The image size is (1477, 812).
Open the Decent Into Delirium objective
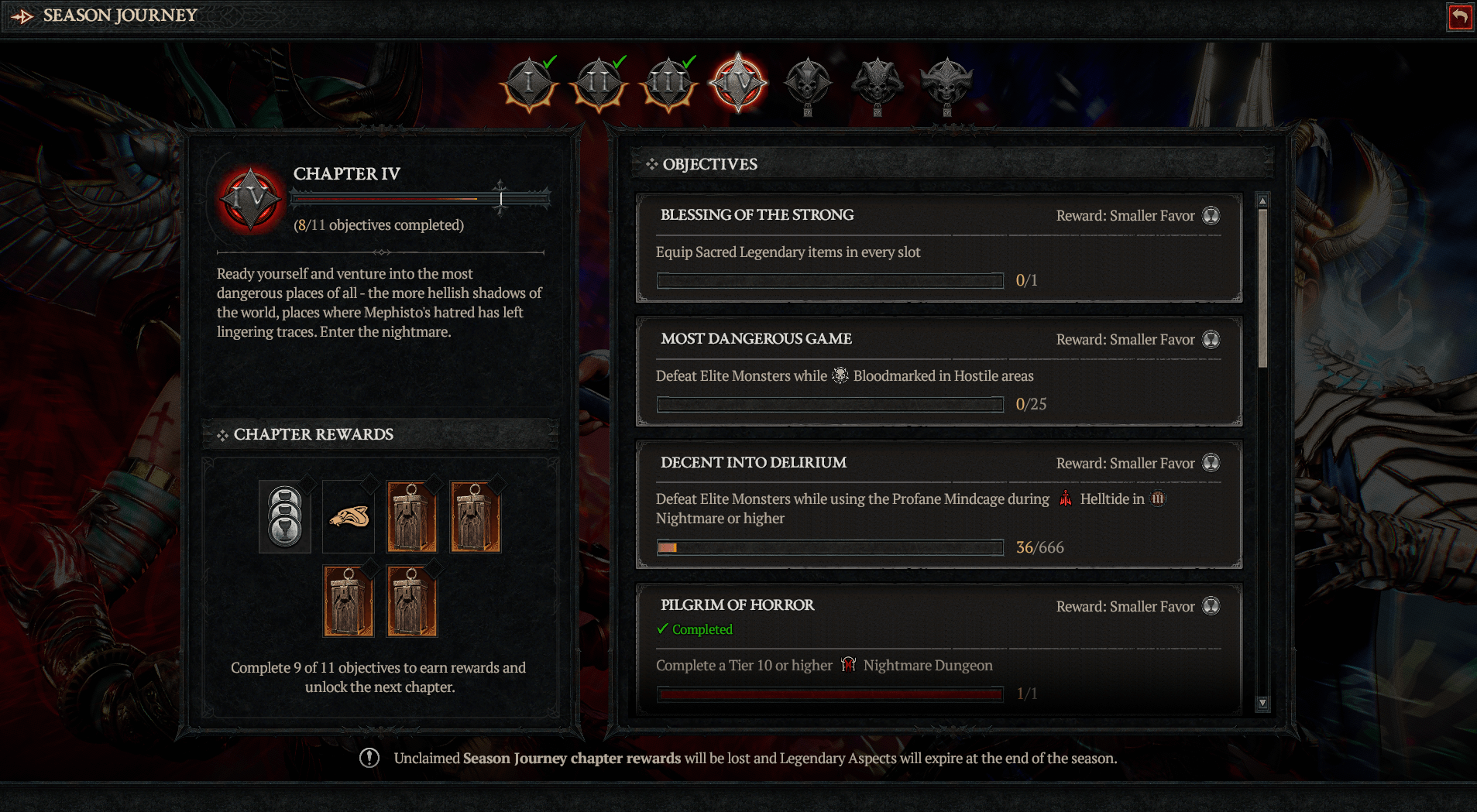coord(939,504)
